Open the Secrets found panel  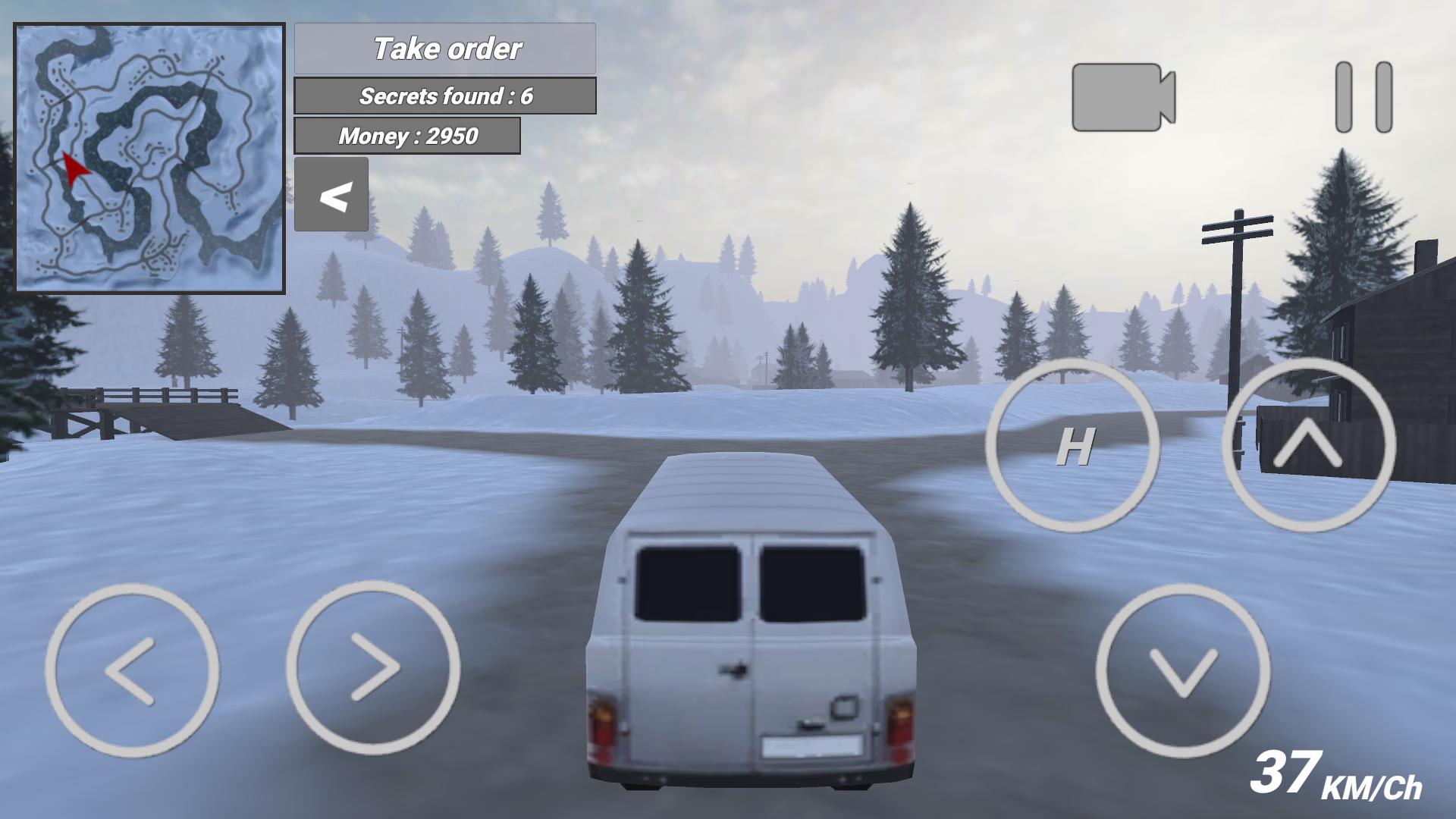[446, 96]
